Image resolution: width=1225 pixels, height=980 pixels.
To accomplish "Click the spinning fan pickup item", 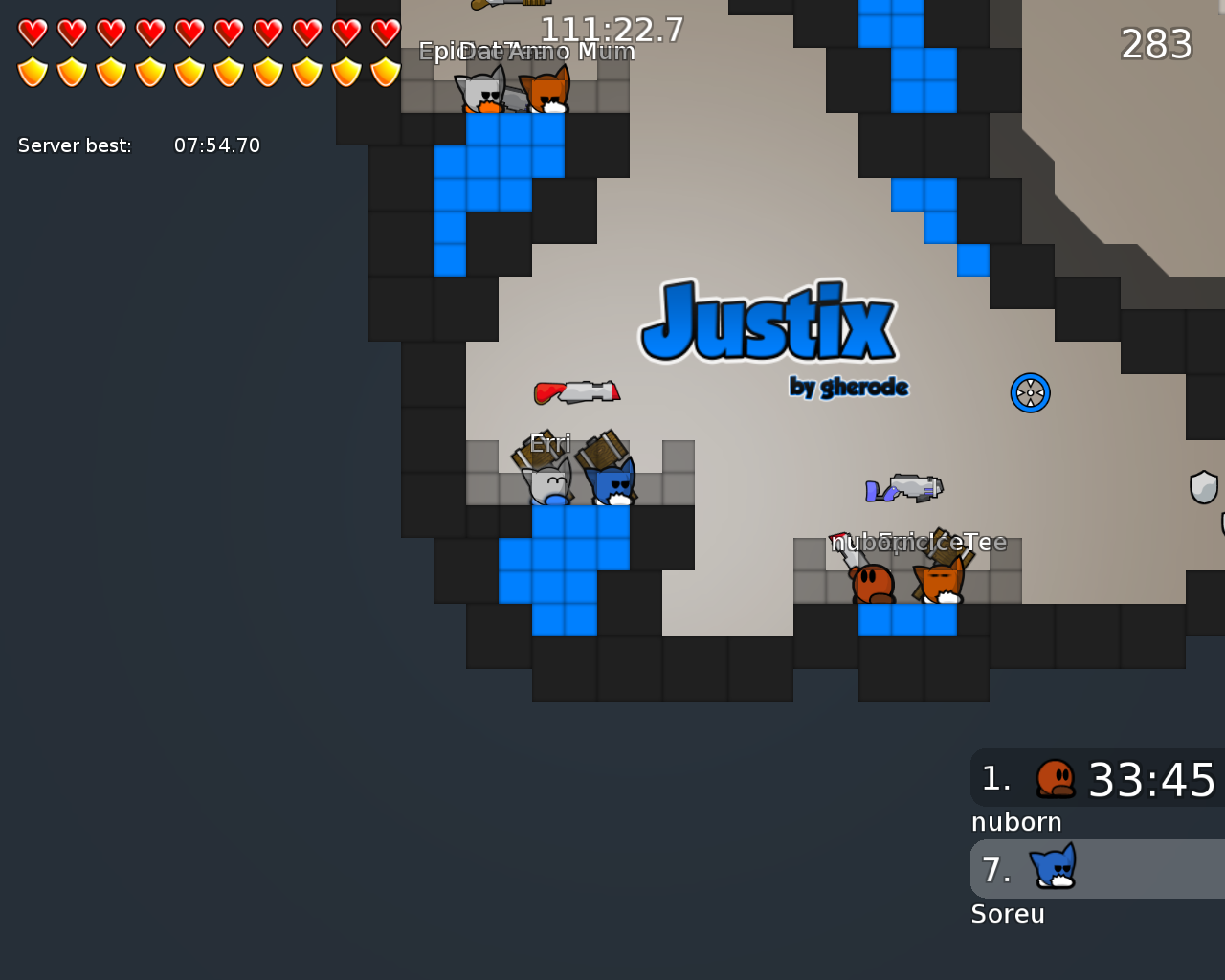I will pyautogui.click(x=1031, y=392).
